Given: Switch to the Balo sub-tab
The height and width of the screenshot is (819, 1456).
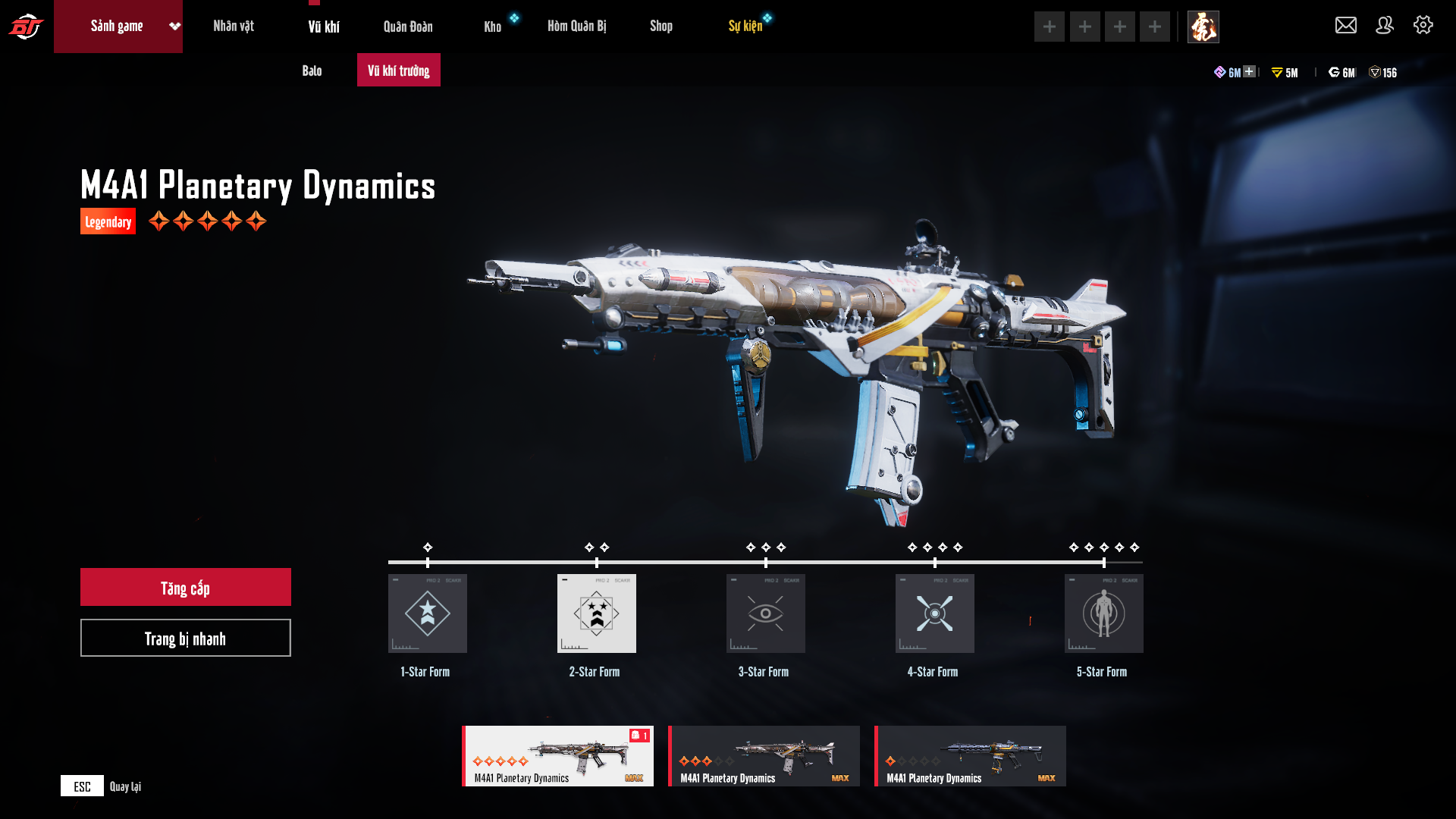Looking at the screenshot, I should [312, 71].
